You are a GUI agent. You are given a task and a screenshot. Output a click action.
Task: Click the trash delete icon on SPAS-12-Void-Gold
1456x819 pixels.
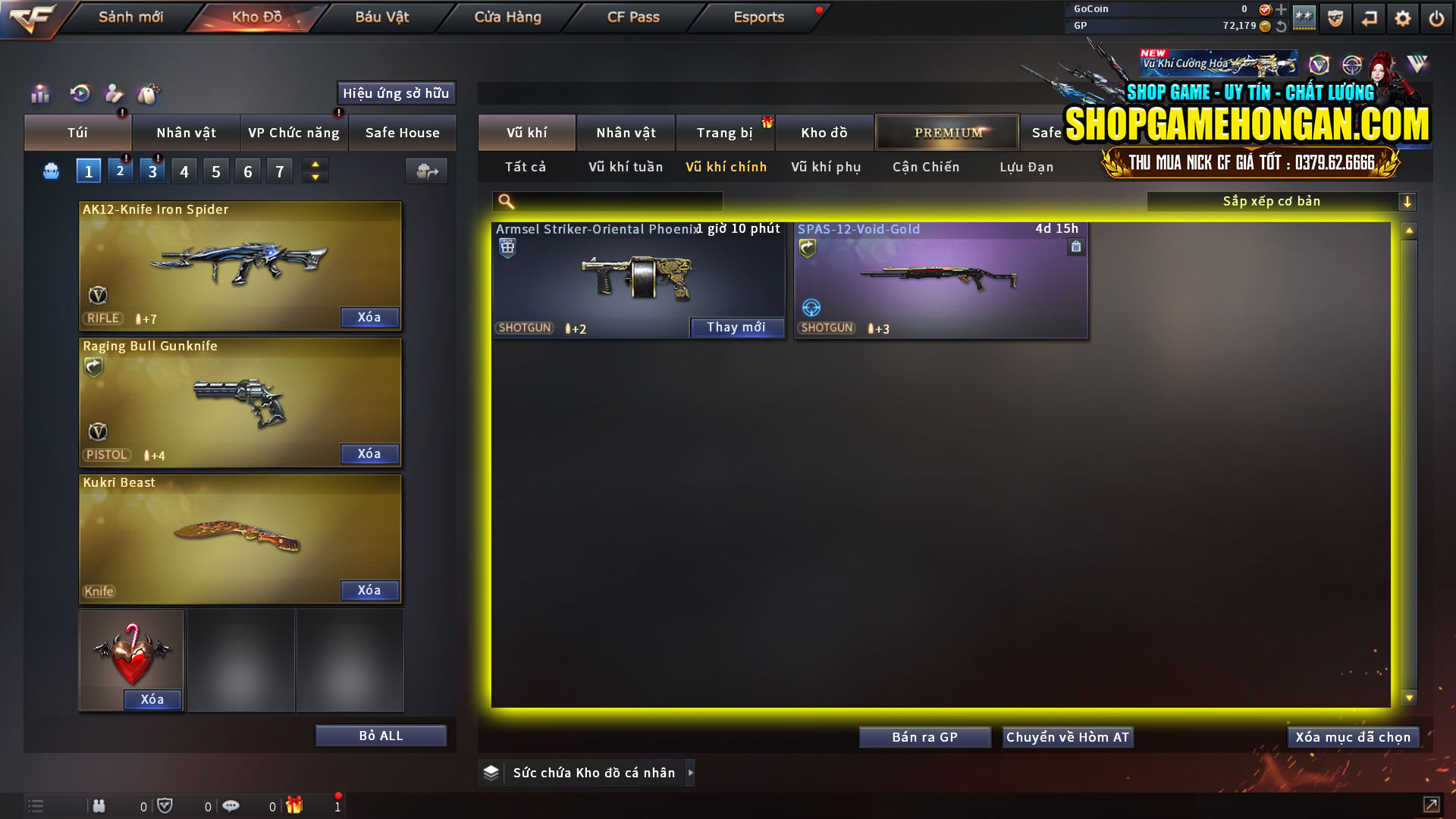pyautogui.click(x=1076, y=247)
